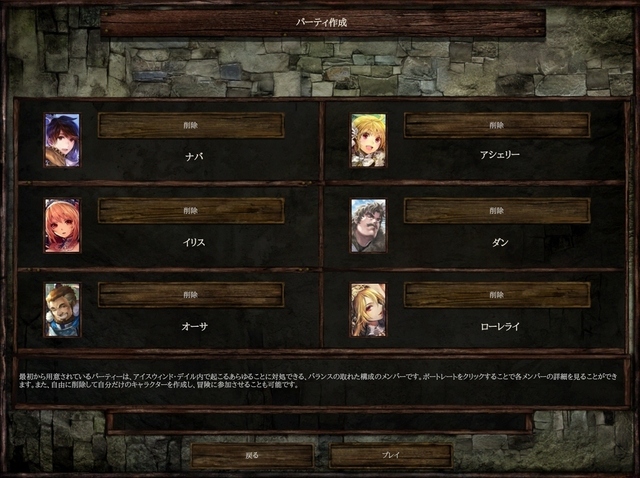
Task: Delete the character ナバ
Action: coord(191,125)
